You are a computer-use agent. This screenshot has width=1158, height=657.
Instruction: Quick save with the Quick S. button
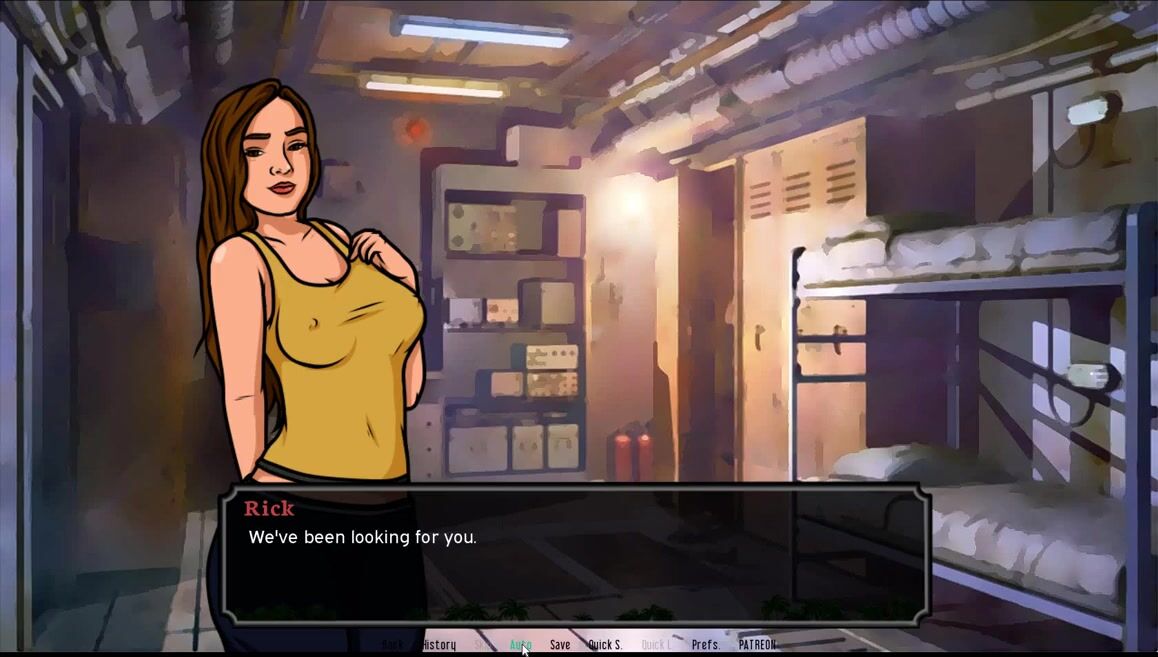(x=605, y=645)
